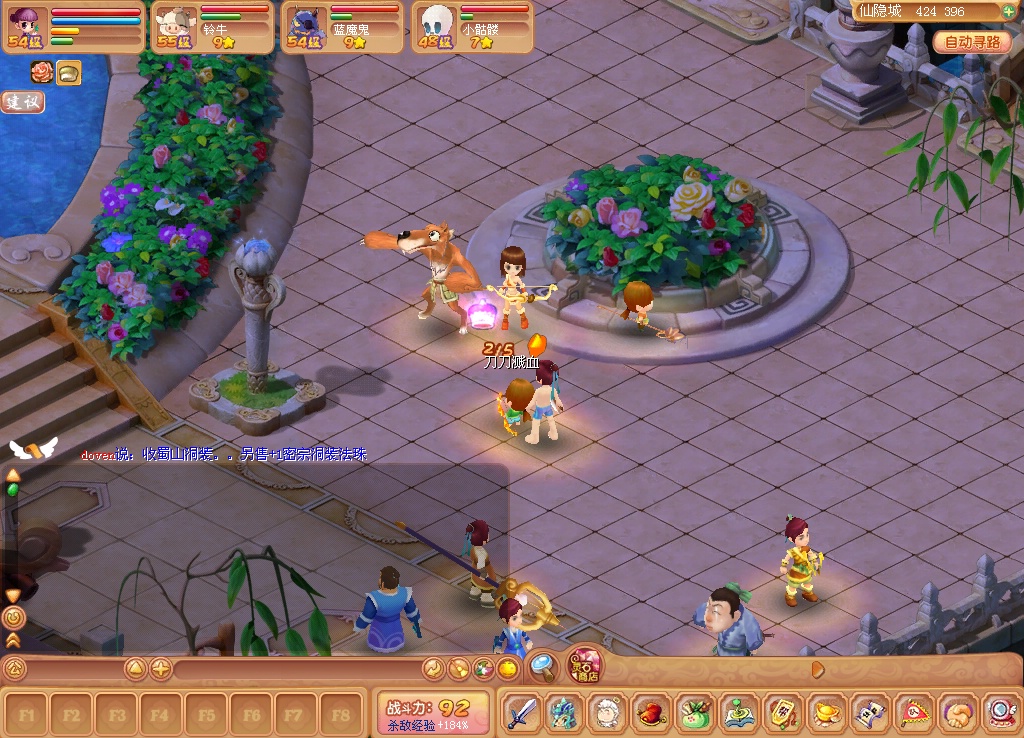Open the 灵石商店 shop
1024x738 pixels.
(585, 665)
